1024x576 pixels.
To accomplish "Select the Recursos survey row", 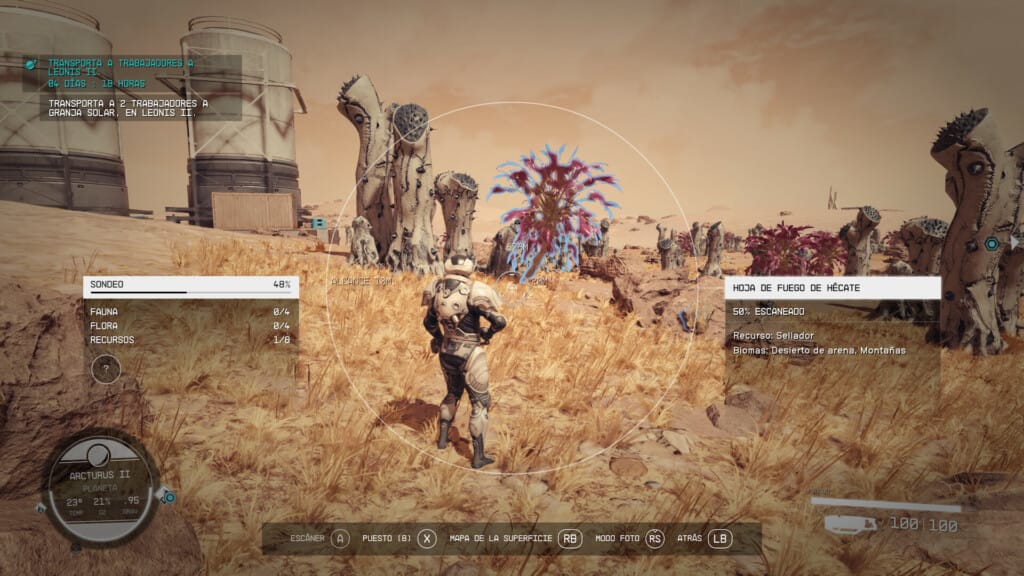I will pos(190,340).
